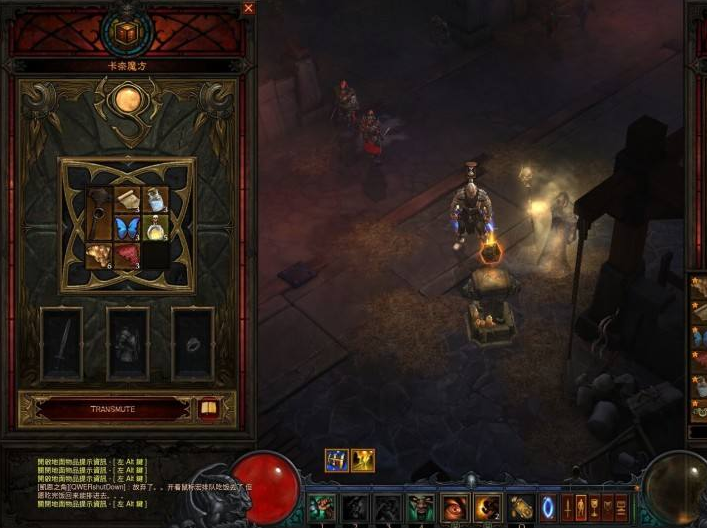Click the blue crossbow buff icon

click(336, 460)
